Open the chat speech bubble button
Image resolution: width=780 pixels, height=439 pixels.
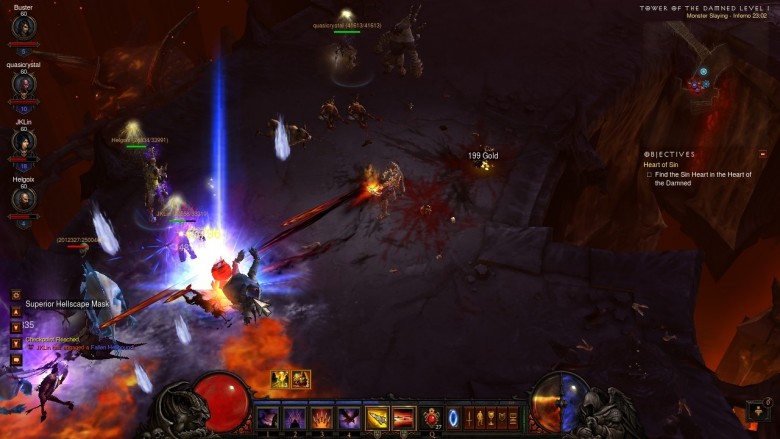coord(17,359)
